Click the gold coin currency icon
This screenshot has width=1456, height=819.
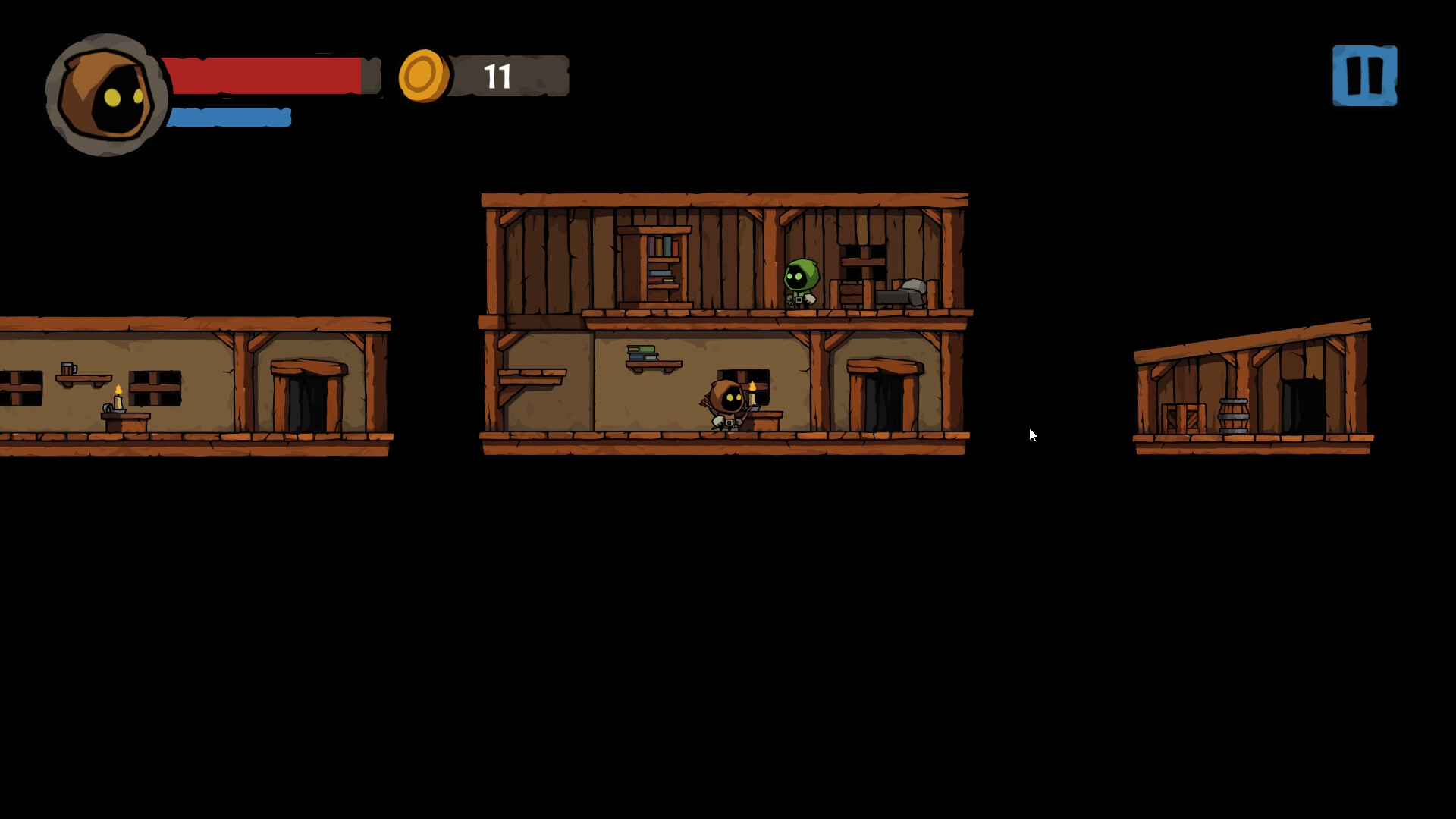pos(422,75)
